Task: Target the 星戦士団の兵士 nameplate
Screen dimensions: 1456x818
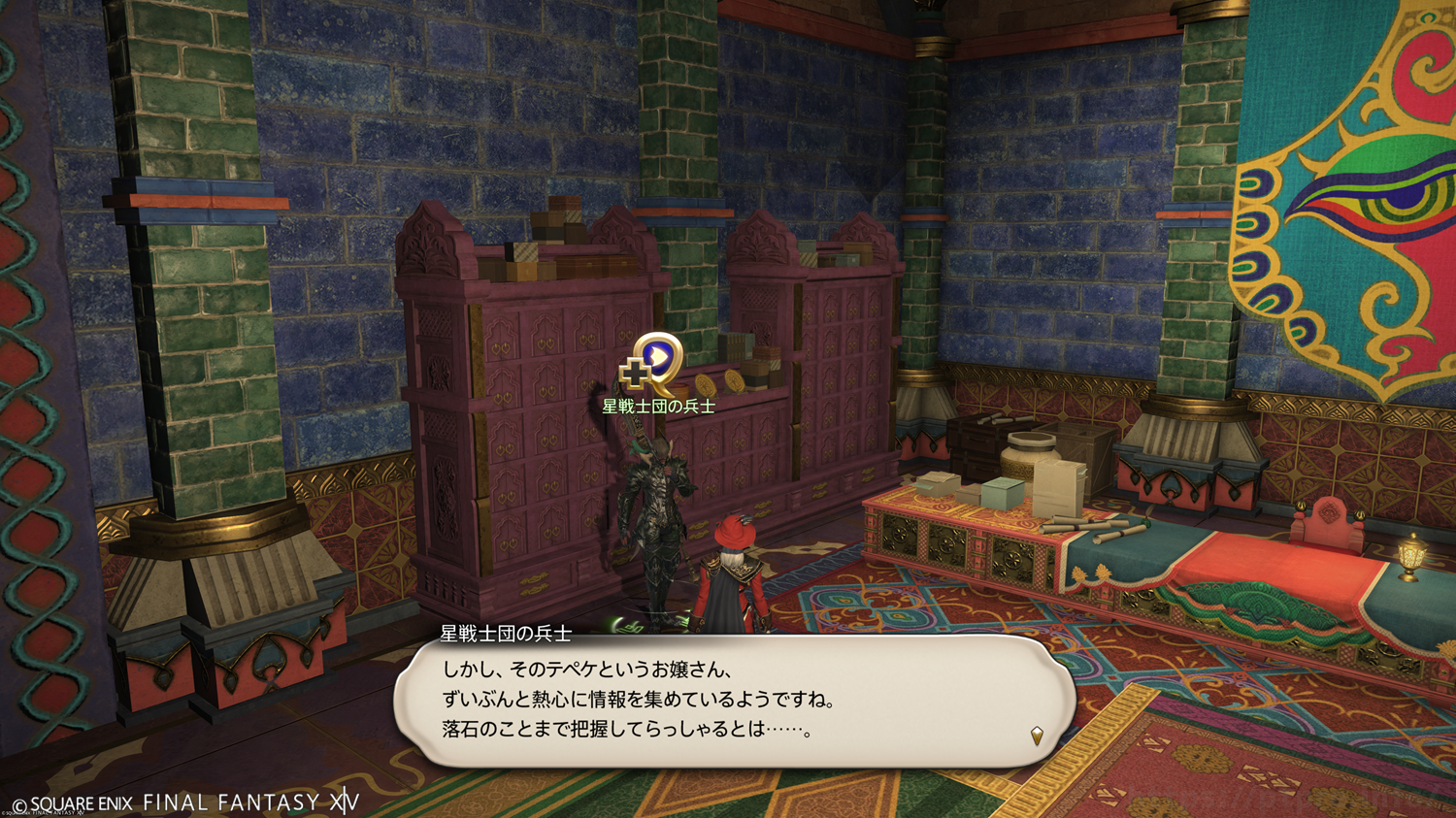Action: coord(658,407)
